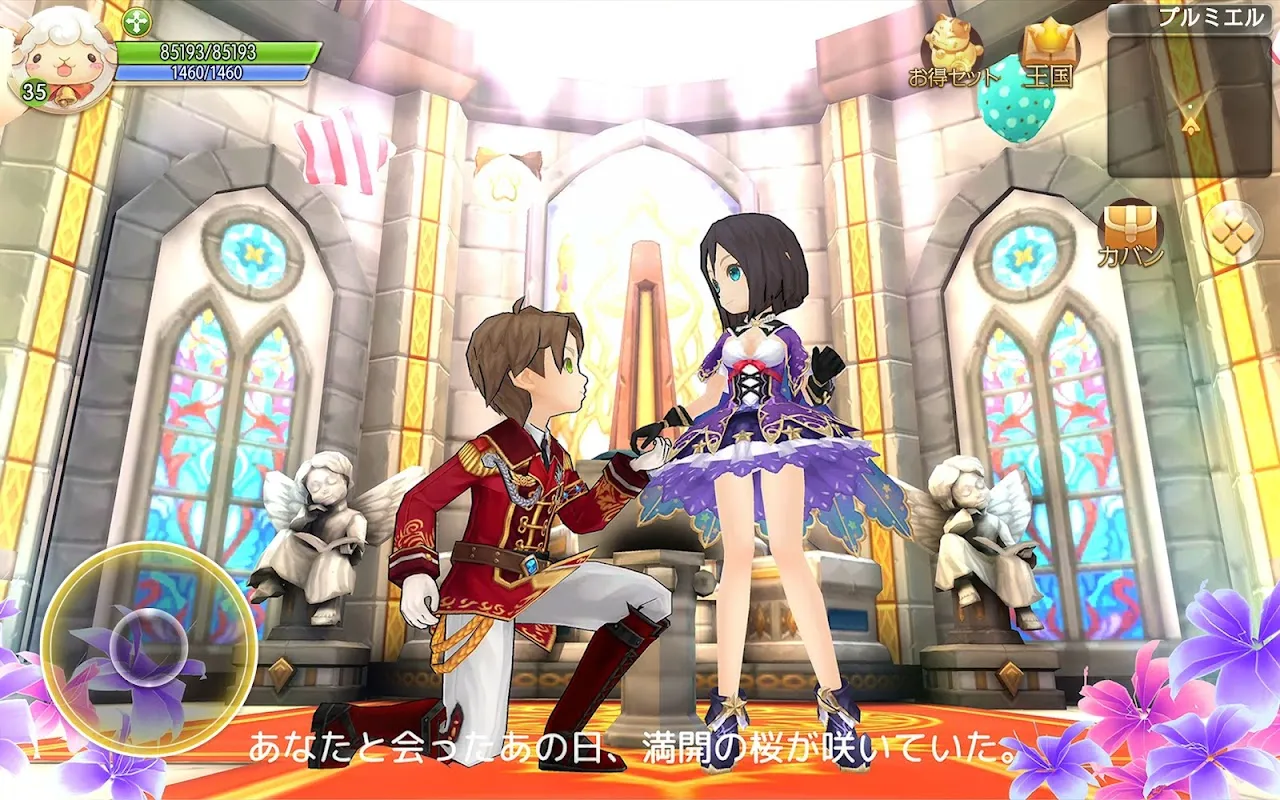Viewport: 1280px width, 800px height.
Task: Open the お得セット lucky cat shop
Action: tap(953, 52)
